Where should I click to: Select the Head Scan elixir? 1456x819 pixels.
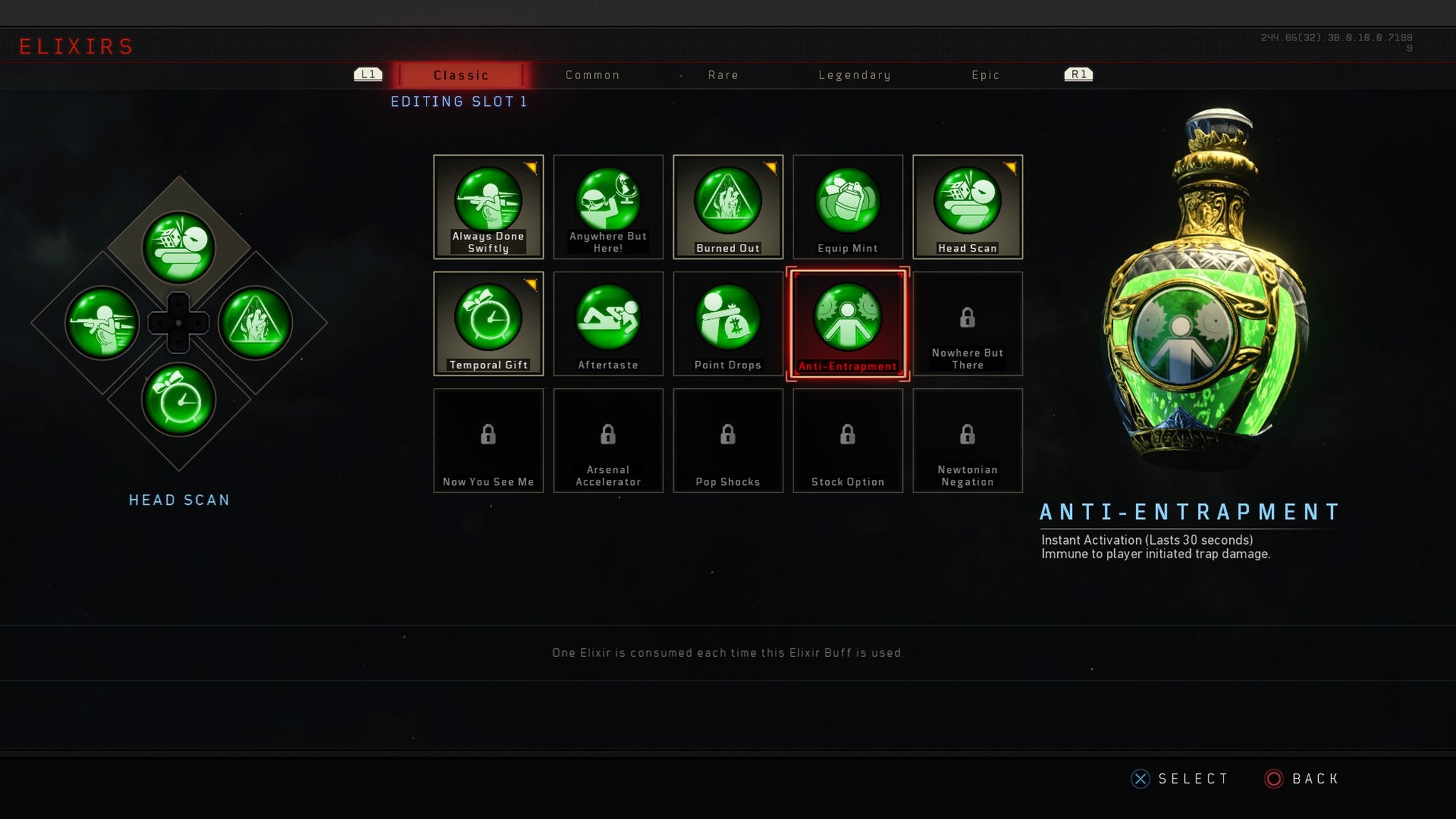(x=967, y=206)
